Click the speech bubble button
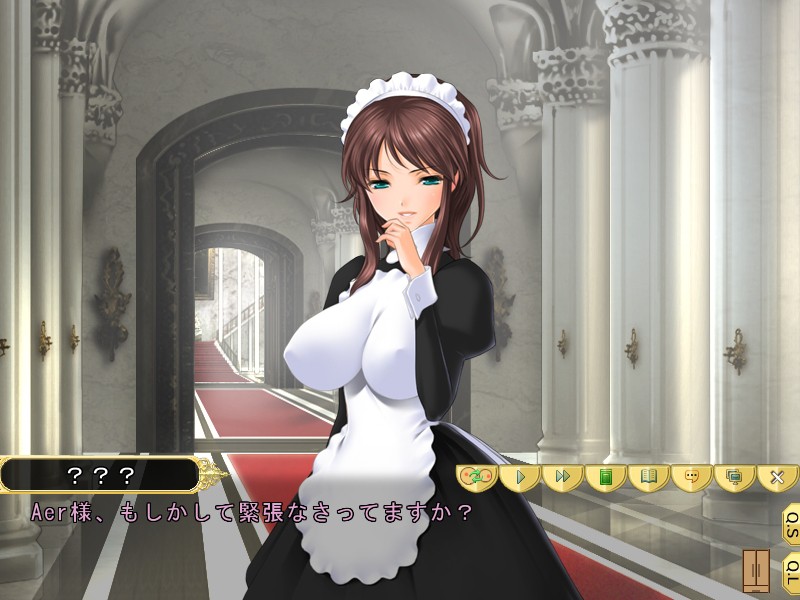This screenshot has width=800, height=600. 691,477
